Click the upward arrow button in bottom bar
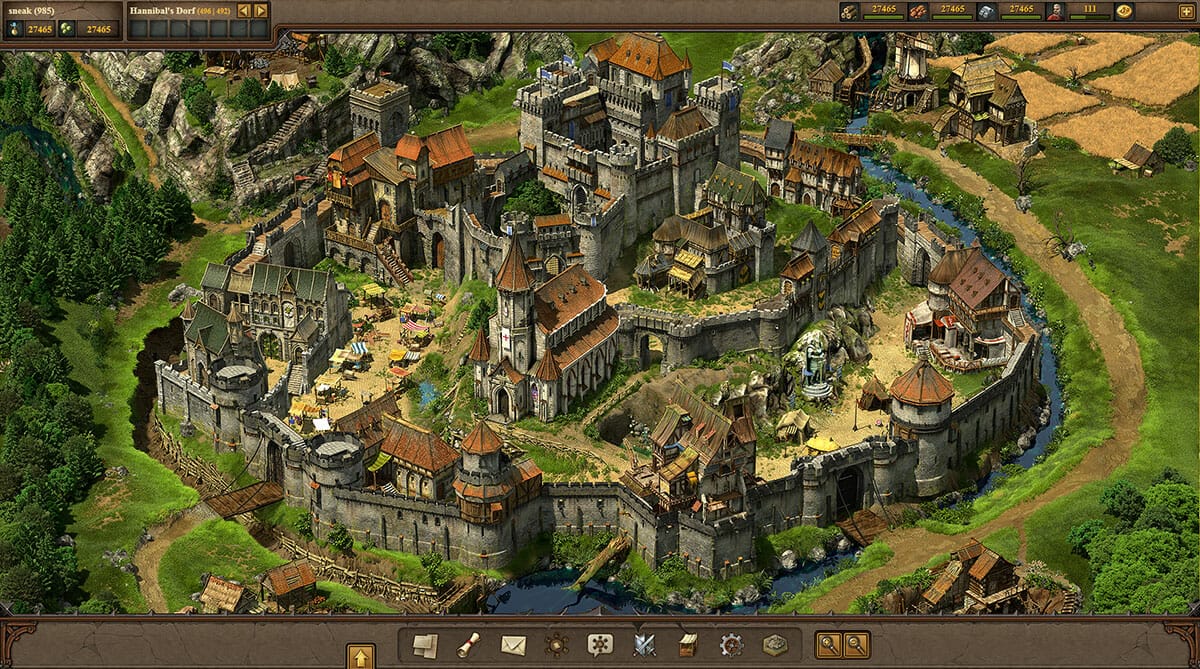1200x669 pixels. coord(361,657)
